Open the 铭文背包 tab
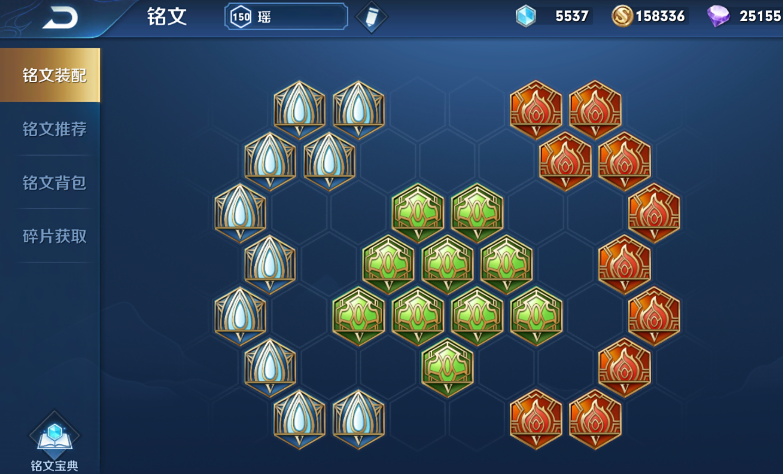The image size is (783, 474). click(x=54, y=183)
